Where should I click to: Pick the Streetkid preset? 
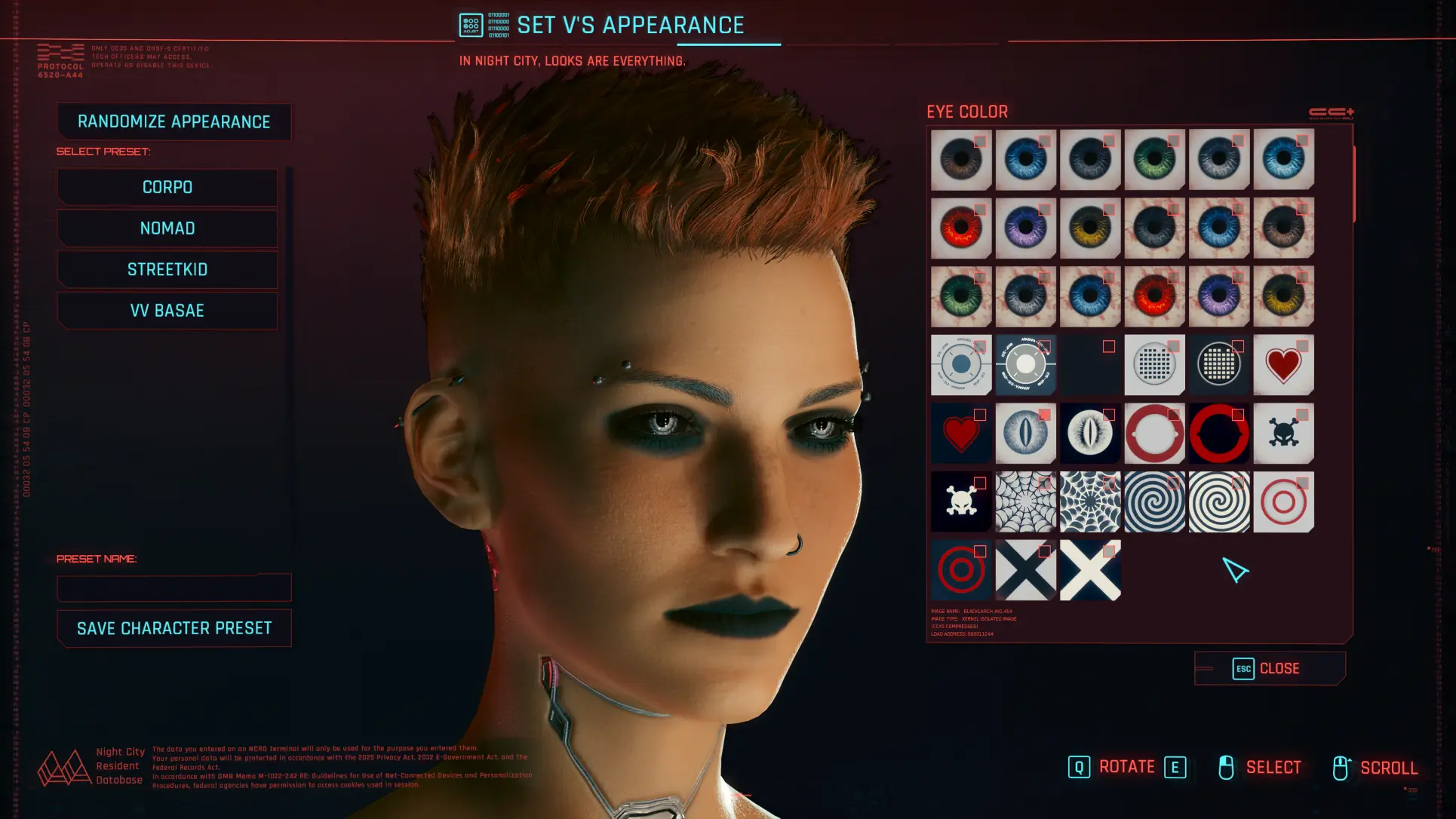(167, 269)
